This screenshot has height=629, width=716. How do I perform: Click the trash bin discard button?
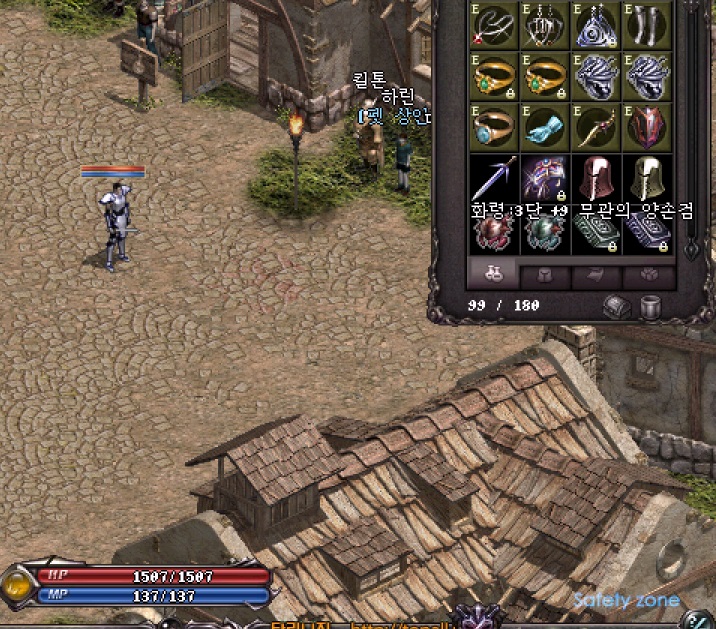point(651,306)
